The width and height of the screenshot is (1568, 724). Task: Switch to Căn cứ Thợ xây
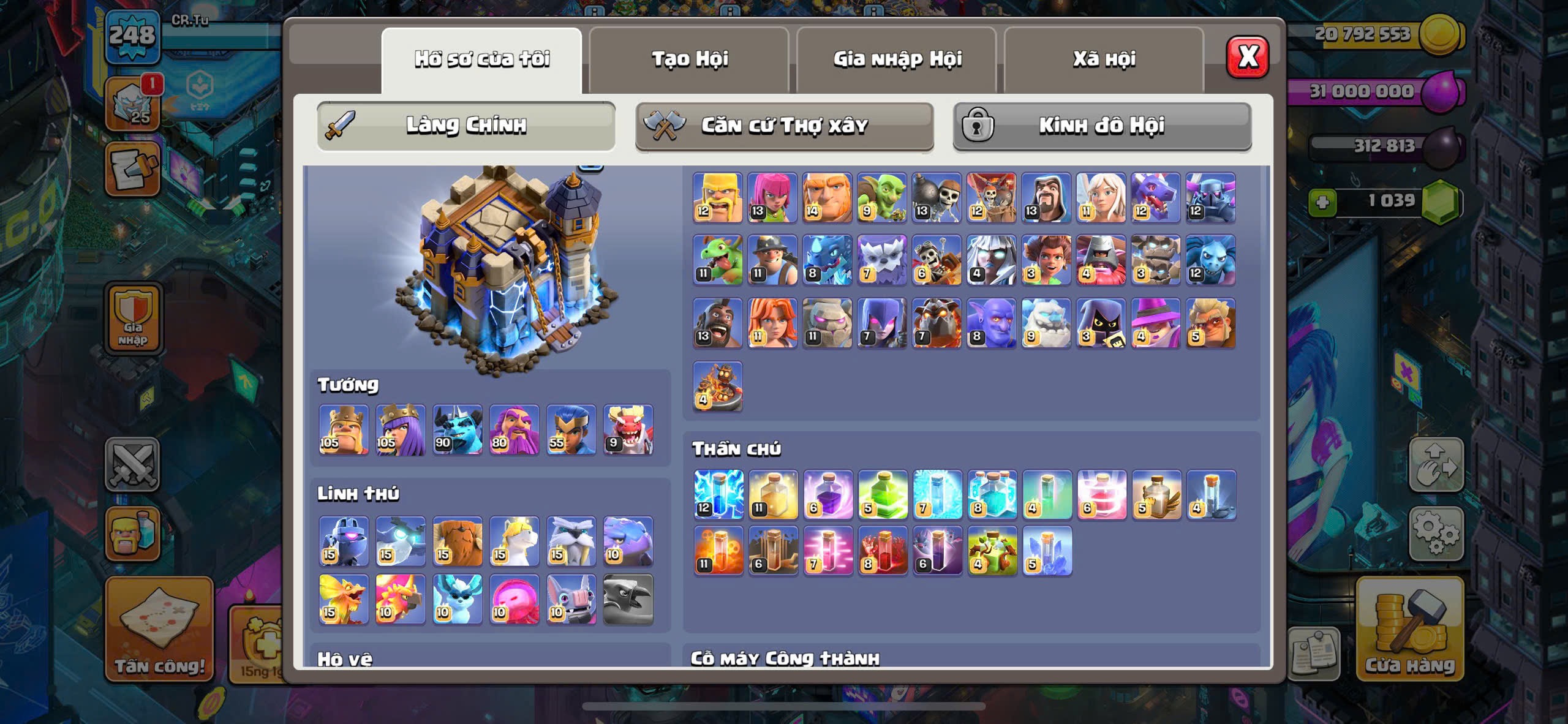pyautogui.click(x=784, y=126)
